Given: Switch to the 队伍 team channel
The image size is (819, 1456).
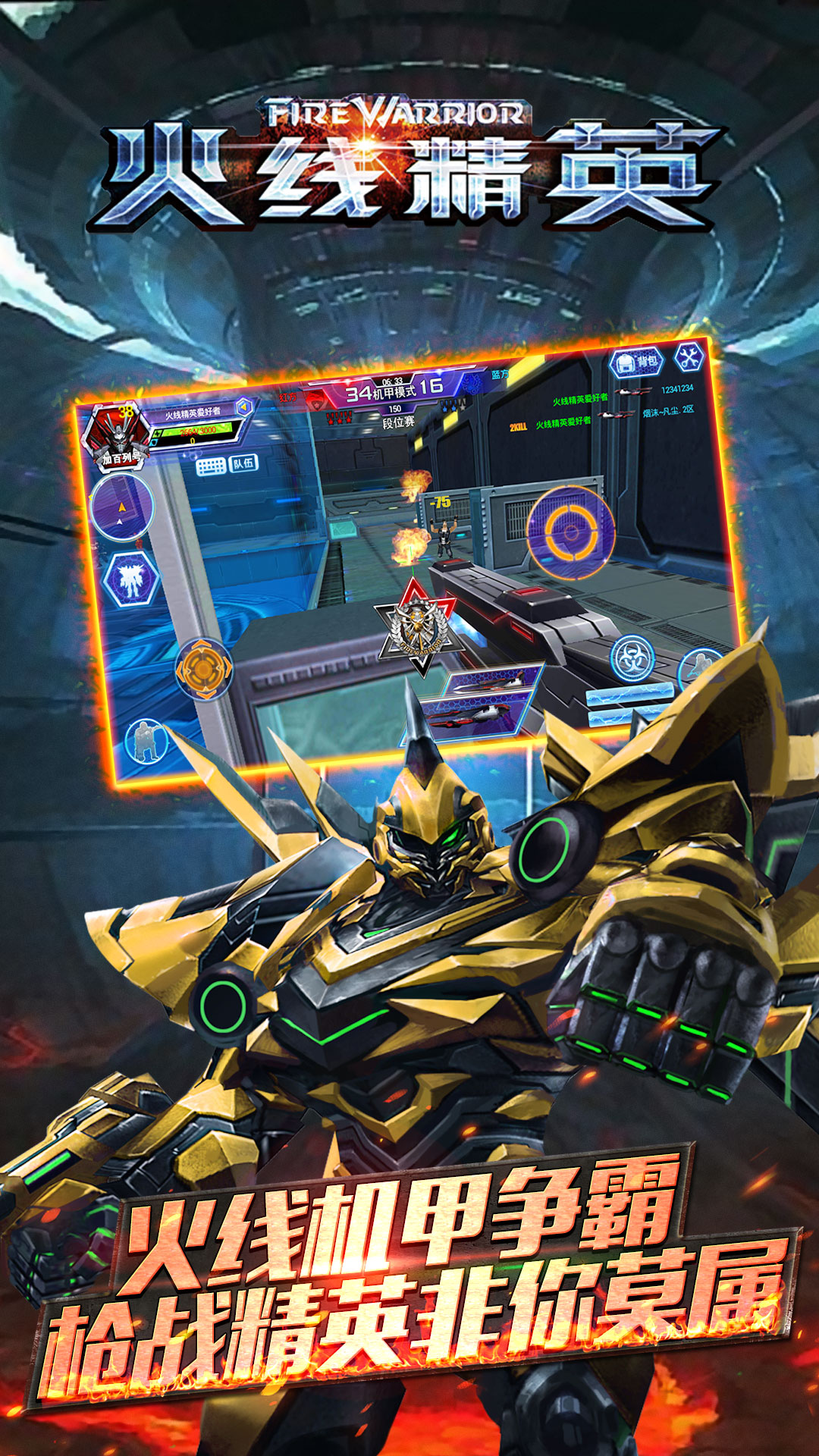Looking at the screenshot, I should click(243, 463).
